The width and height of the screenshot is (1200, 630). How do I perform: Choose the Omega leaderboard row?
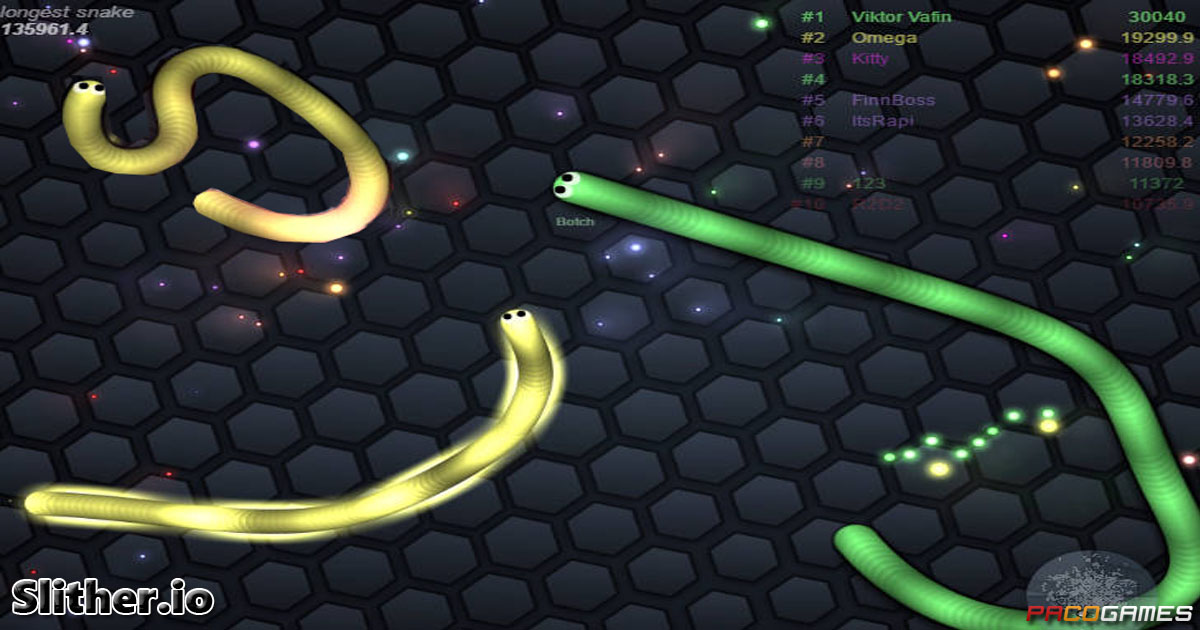coord(884,38)
